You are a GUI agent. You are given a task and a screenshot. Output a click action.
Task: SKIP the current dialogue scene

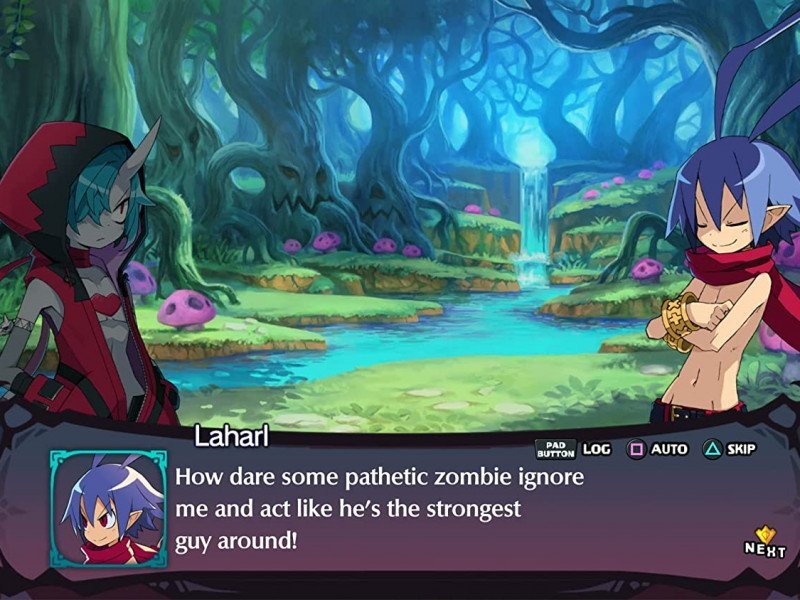[730, 449]
